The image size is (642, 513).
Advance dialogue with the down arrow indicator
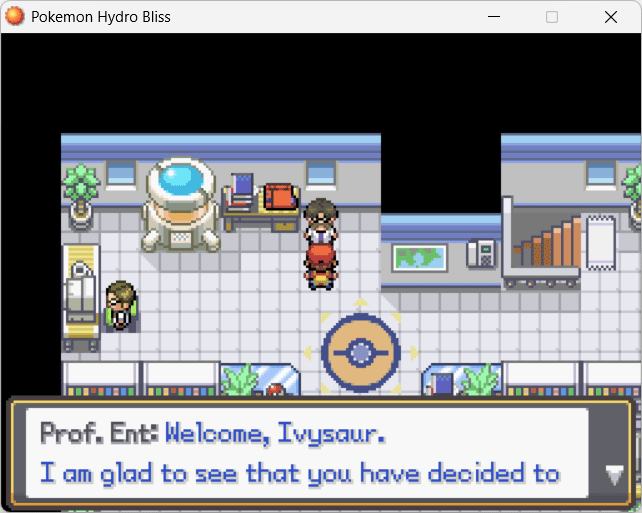[x=614, y=475]
